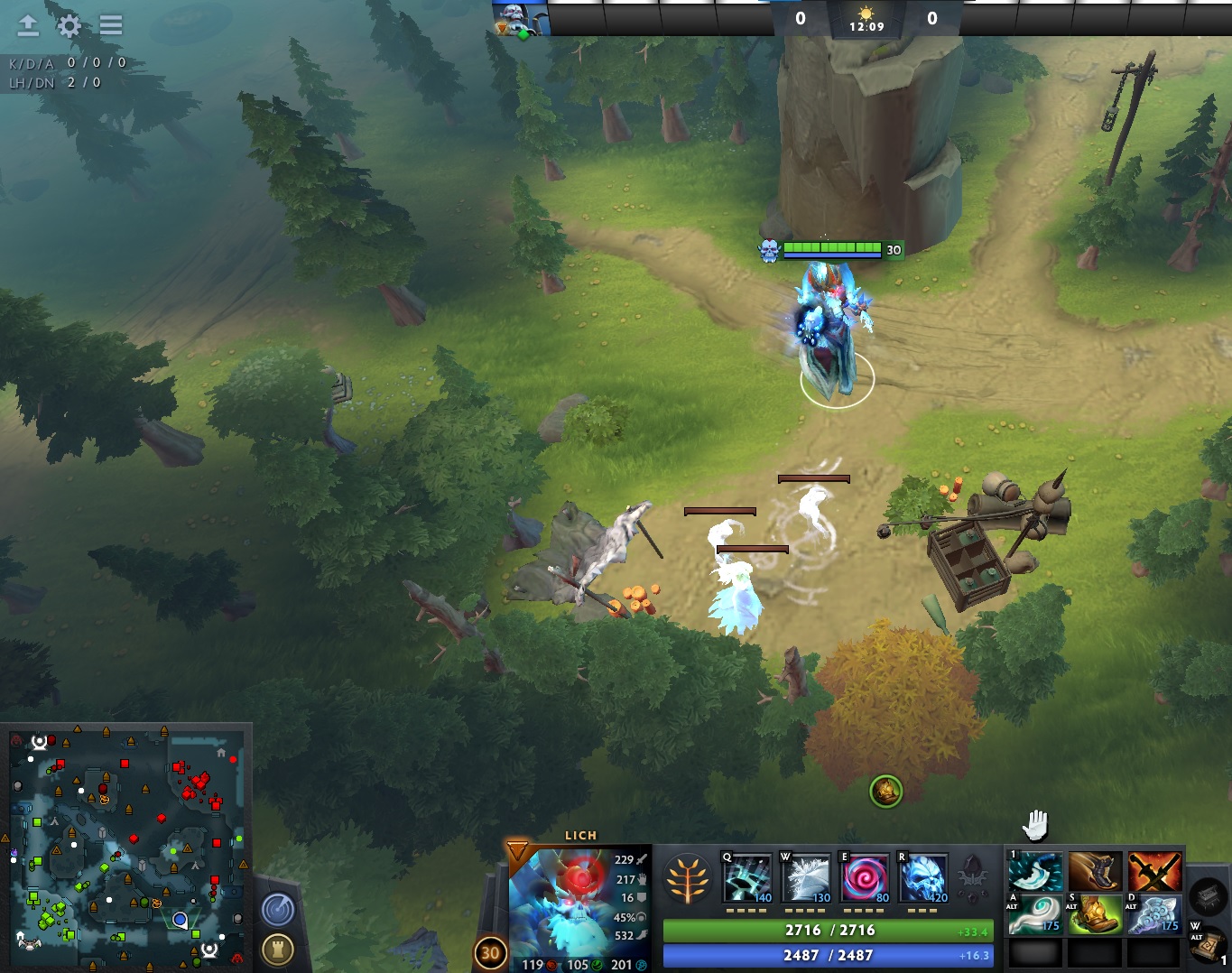The width and height of the screenshot is (1232, 973).
Task: Open the hamburger main menu
Action: [111, 25]
